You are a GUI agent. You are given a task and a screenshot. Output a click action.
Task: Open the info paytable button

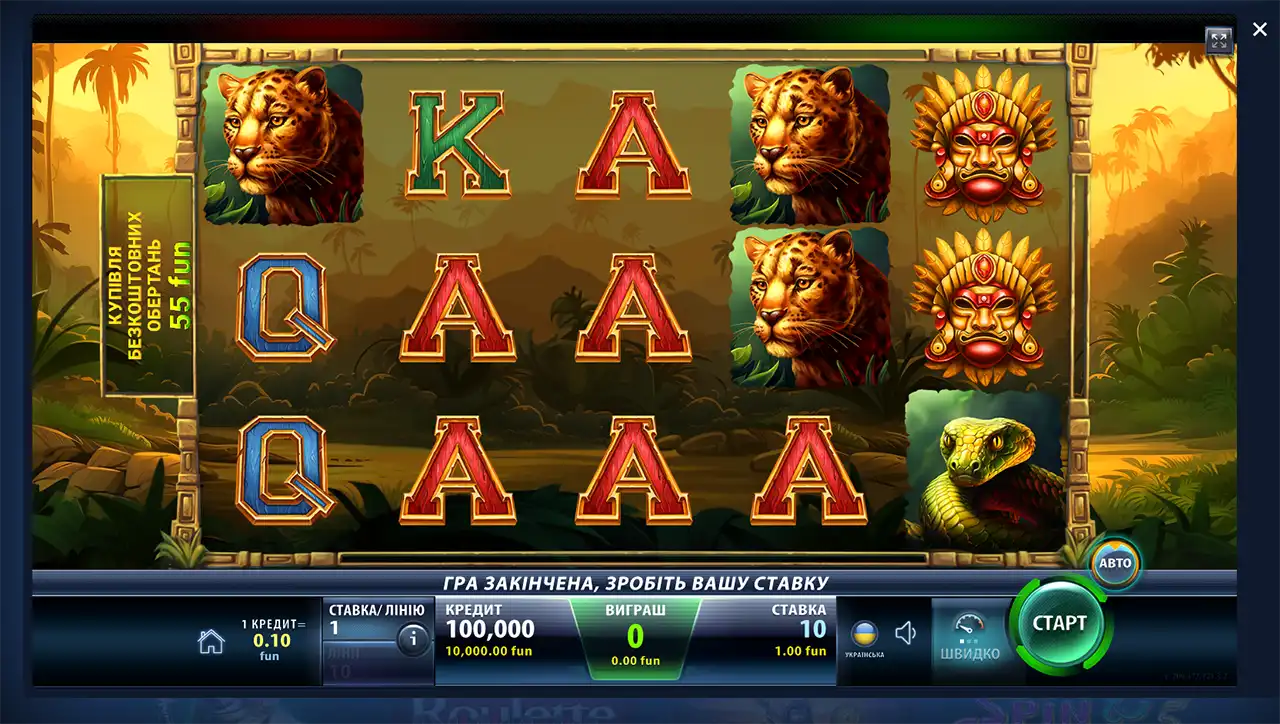pos(413,638)
